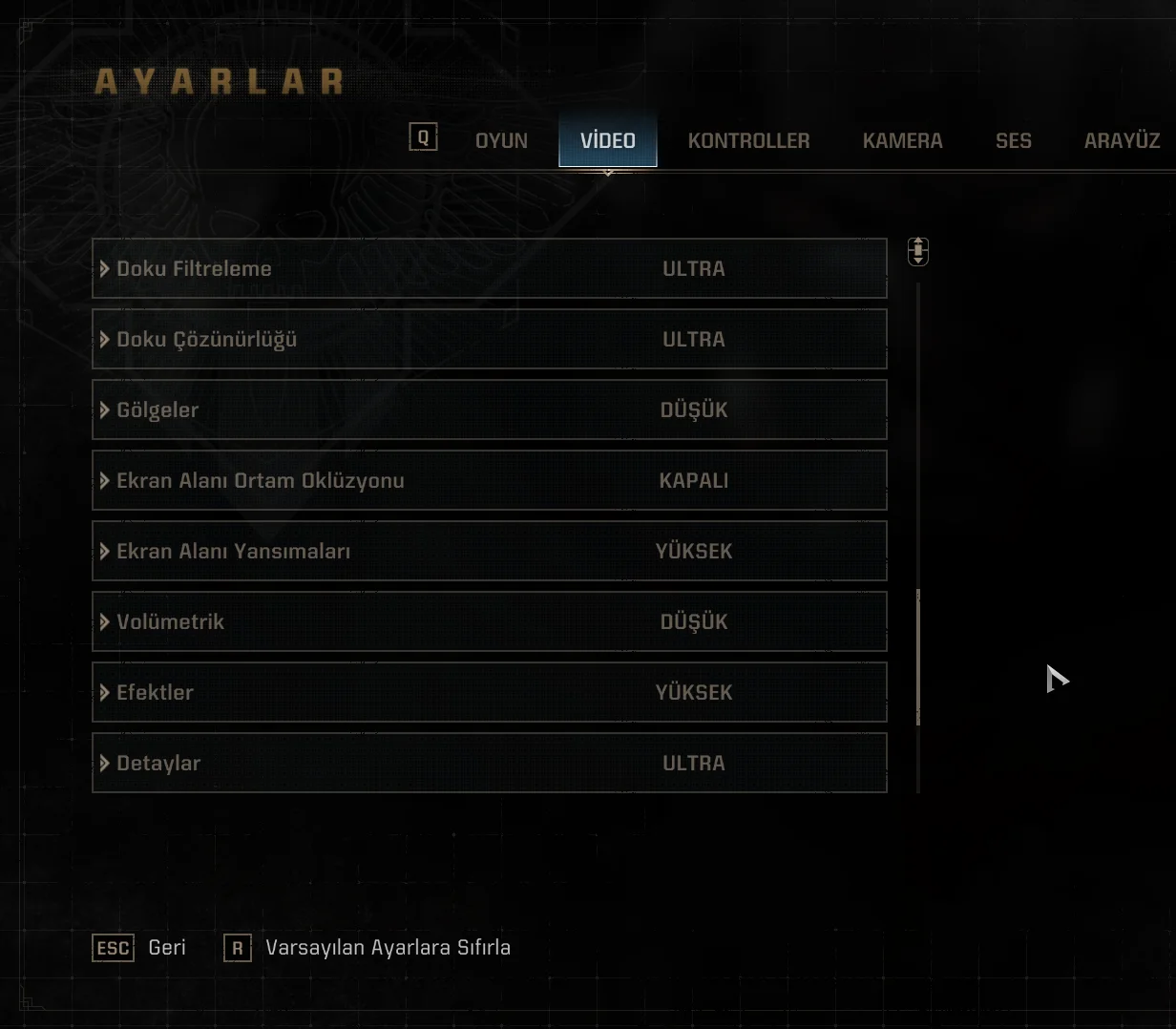Viewport: 1176px width, 1029px height.
Task: Open the Detaylar setting
Action: (489, 764)
